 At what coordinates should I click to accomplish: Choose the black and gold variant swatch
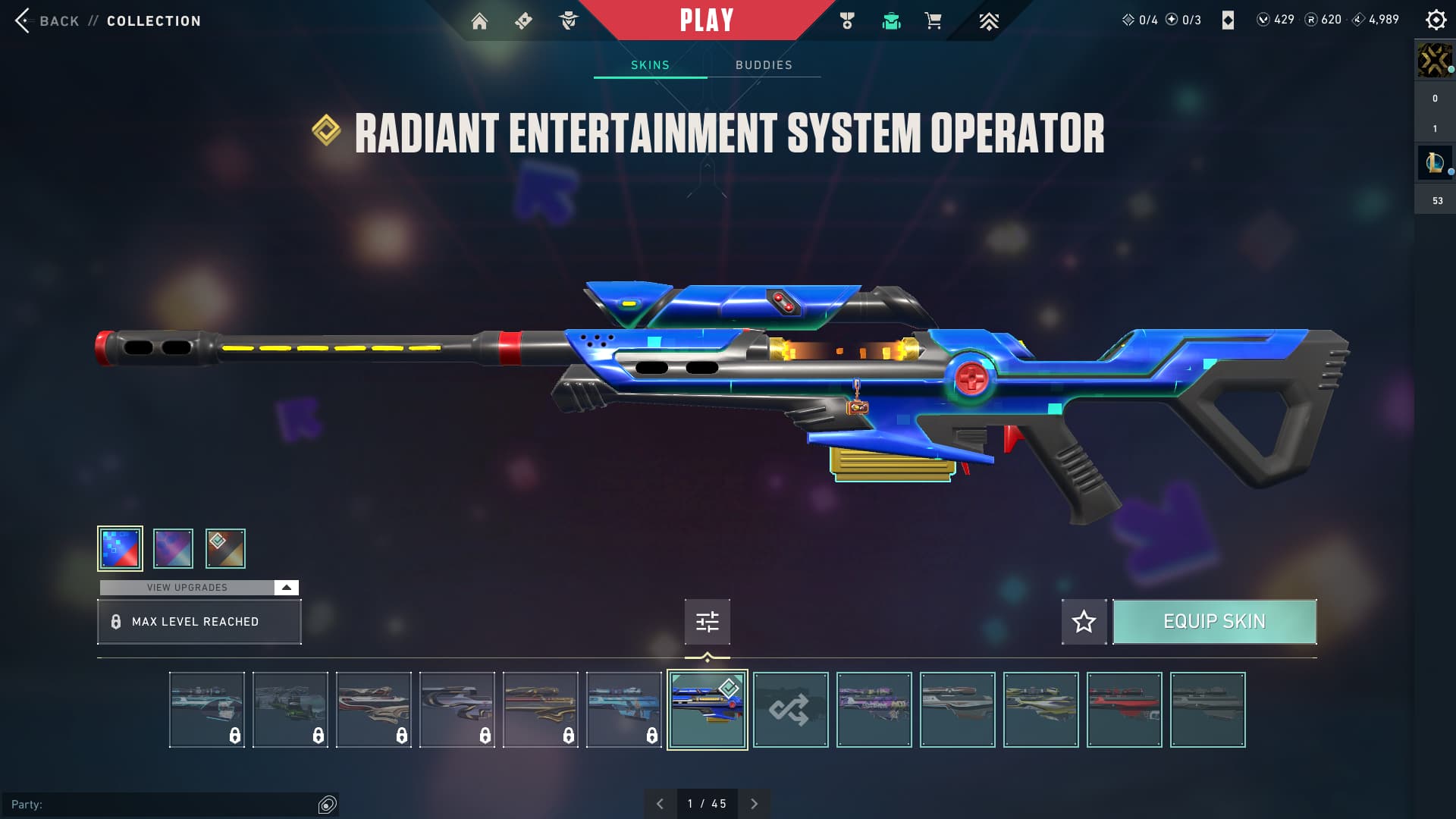tap(225, 548)
